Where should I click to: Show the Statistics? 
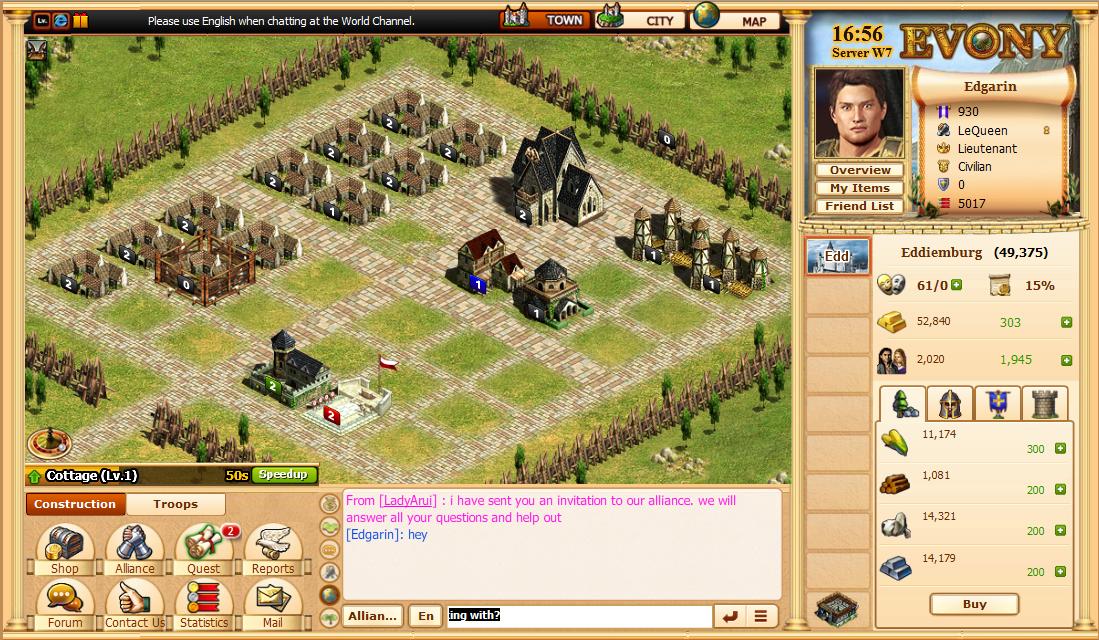point(204,605)
